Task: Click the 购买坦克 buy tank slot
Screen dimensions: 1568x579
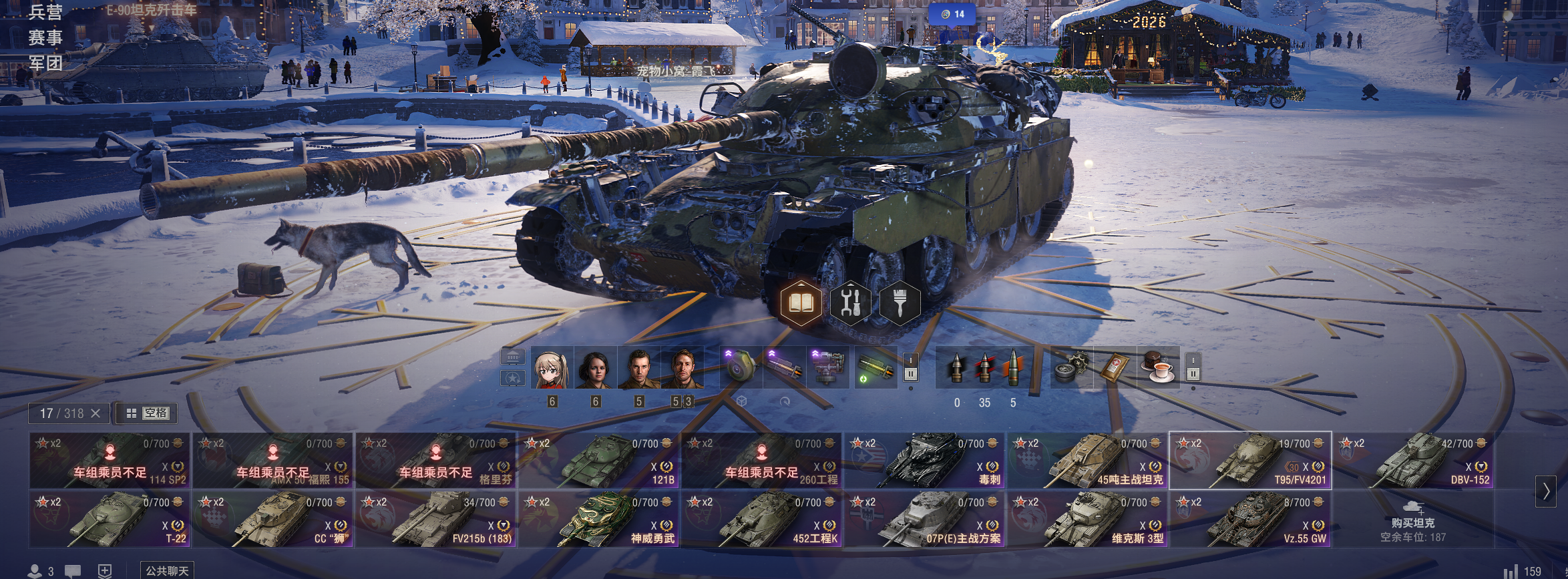Action: tap(1413, 520)
